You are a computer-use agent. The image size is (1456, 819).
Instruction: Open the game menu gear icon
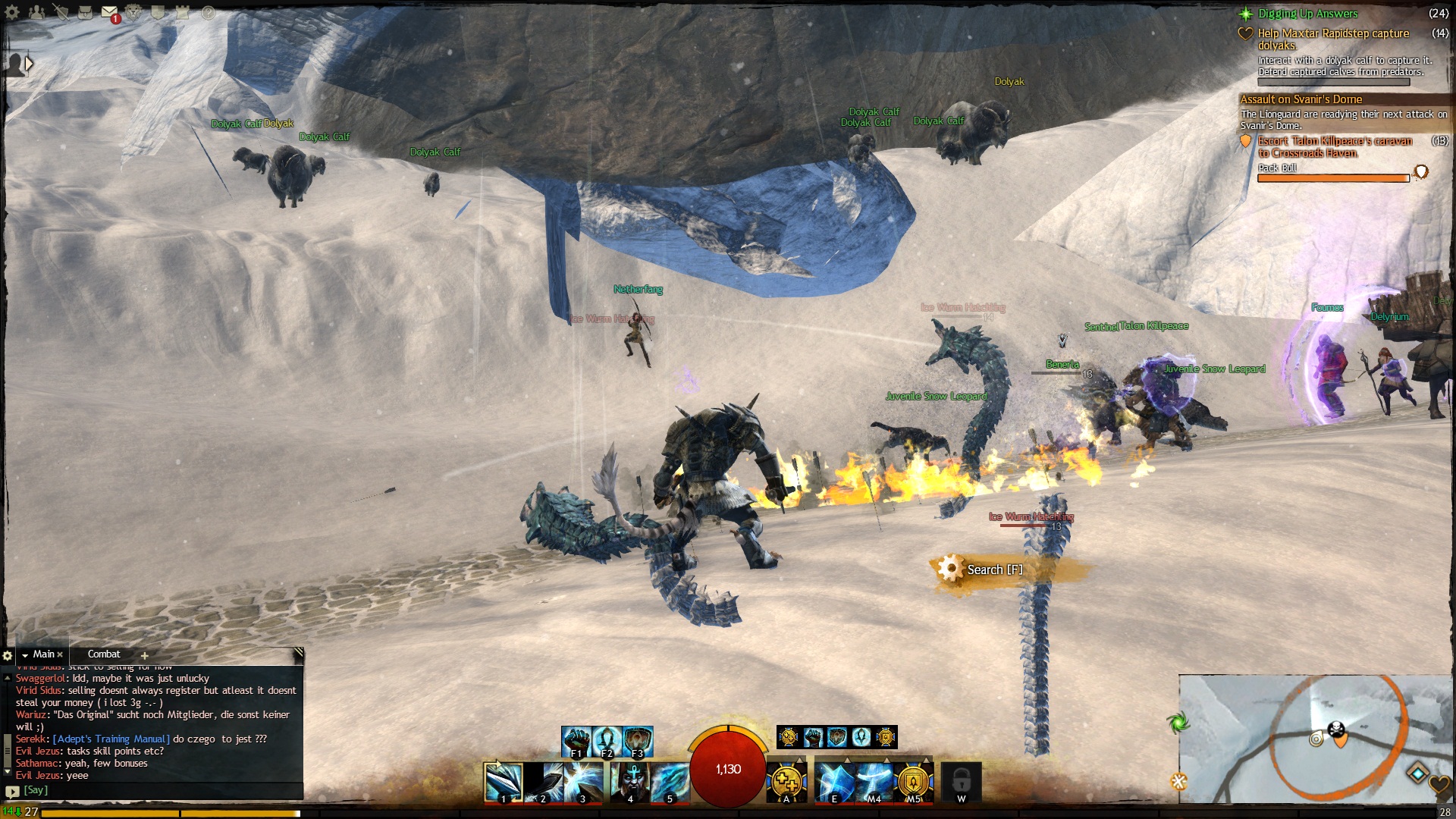12,11
